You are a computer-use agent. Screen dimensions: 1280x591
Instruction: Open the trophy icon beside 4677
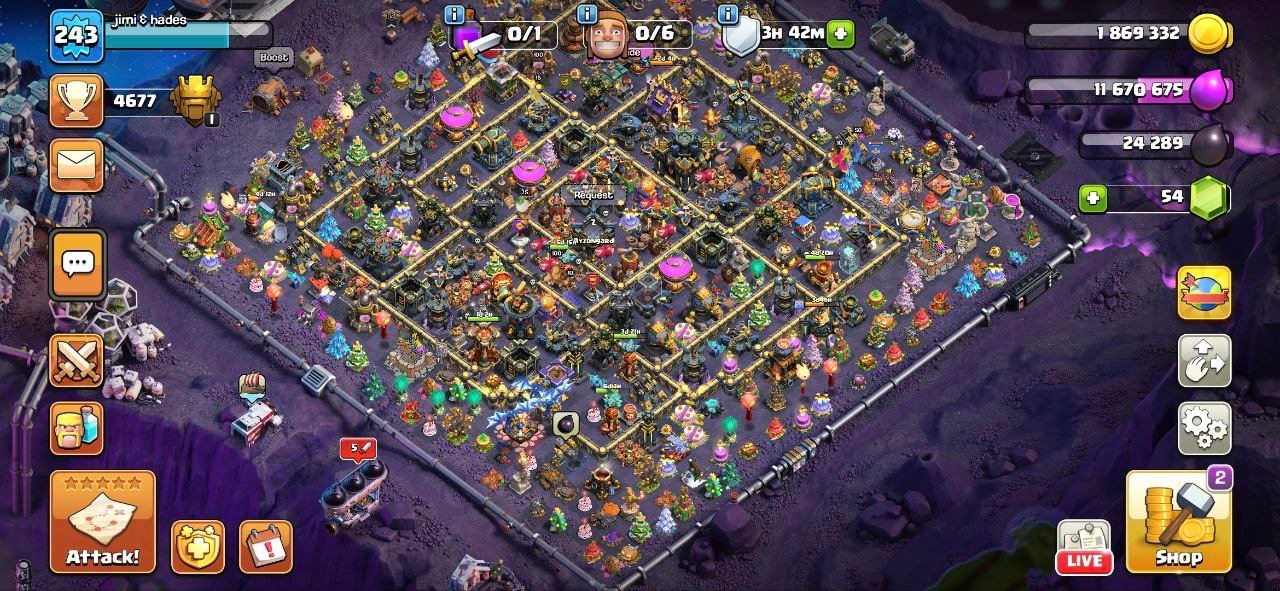tap(77, 101)
